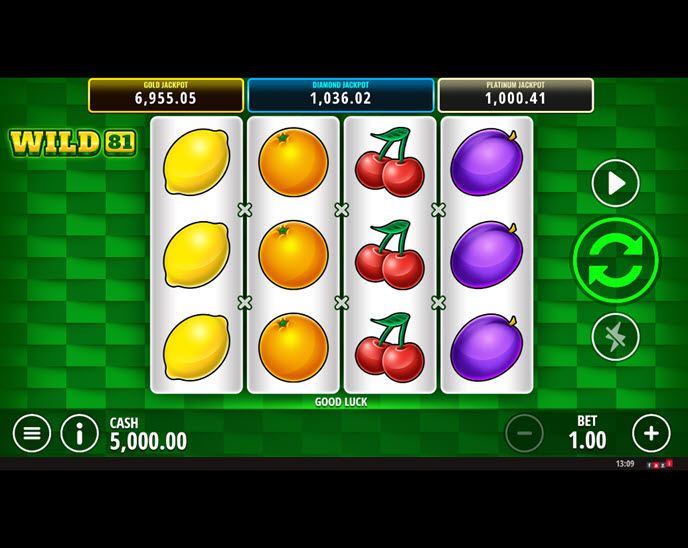Open the hamburger menu

click(32, 433)
